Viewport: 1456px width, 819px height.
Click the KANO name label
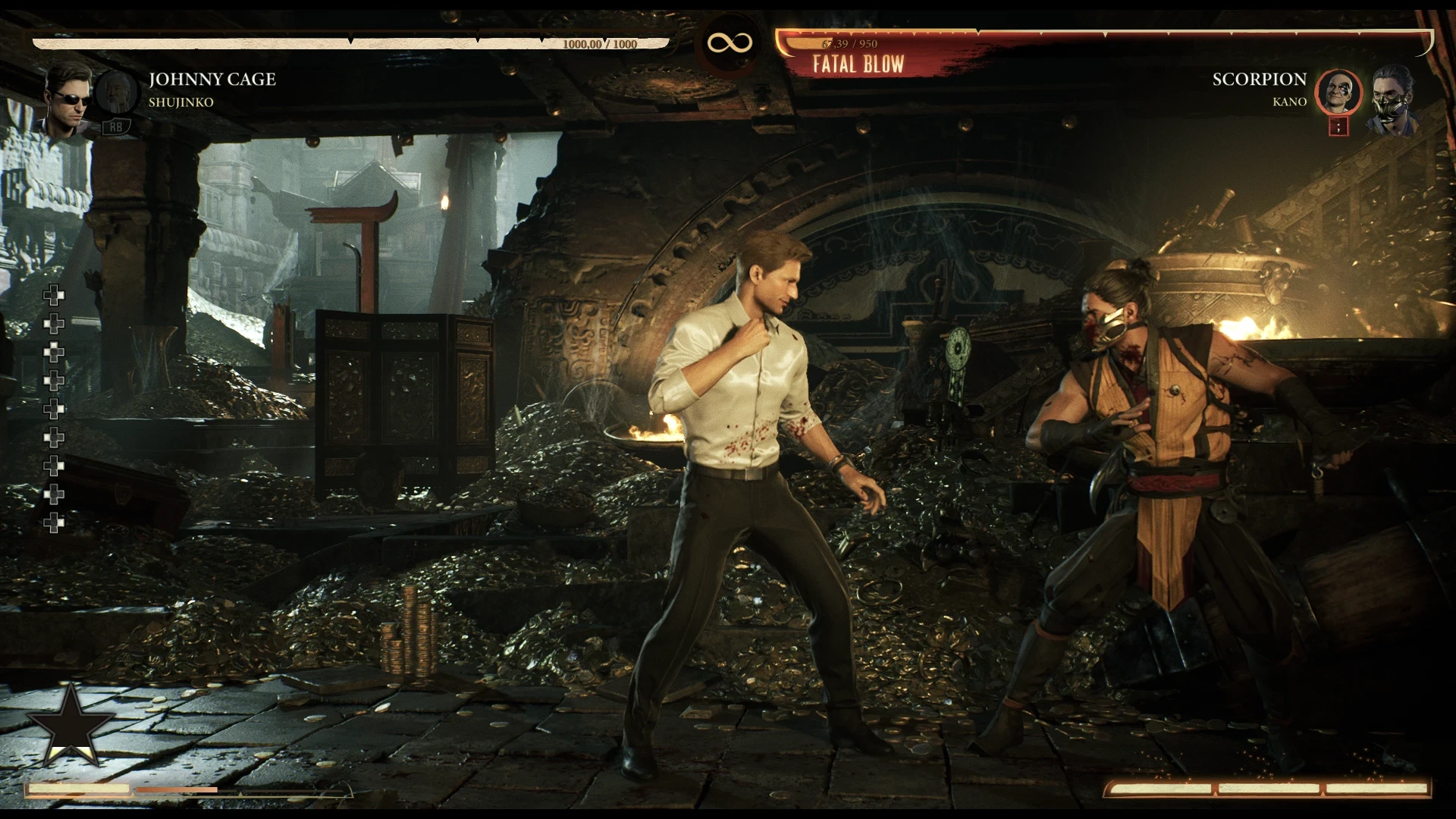(x=1289, y=102)
